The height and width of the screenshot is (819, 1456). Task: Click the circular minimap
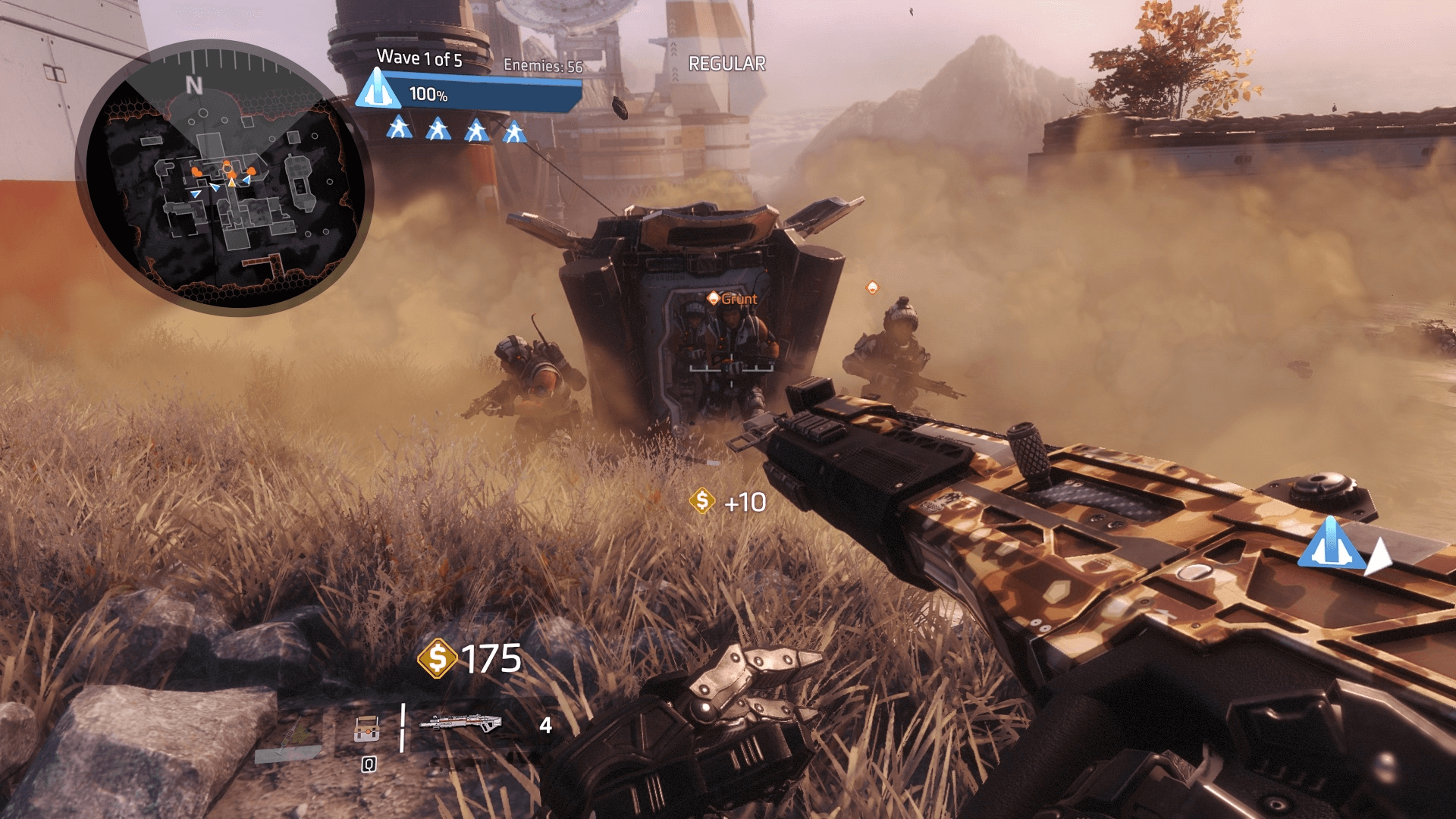coord(225,177)
